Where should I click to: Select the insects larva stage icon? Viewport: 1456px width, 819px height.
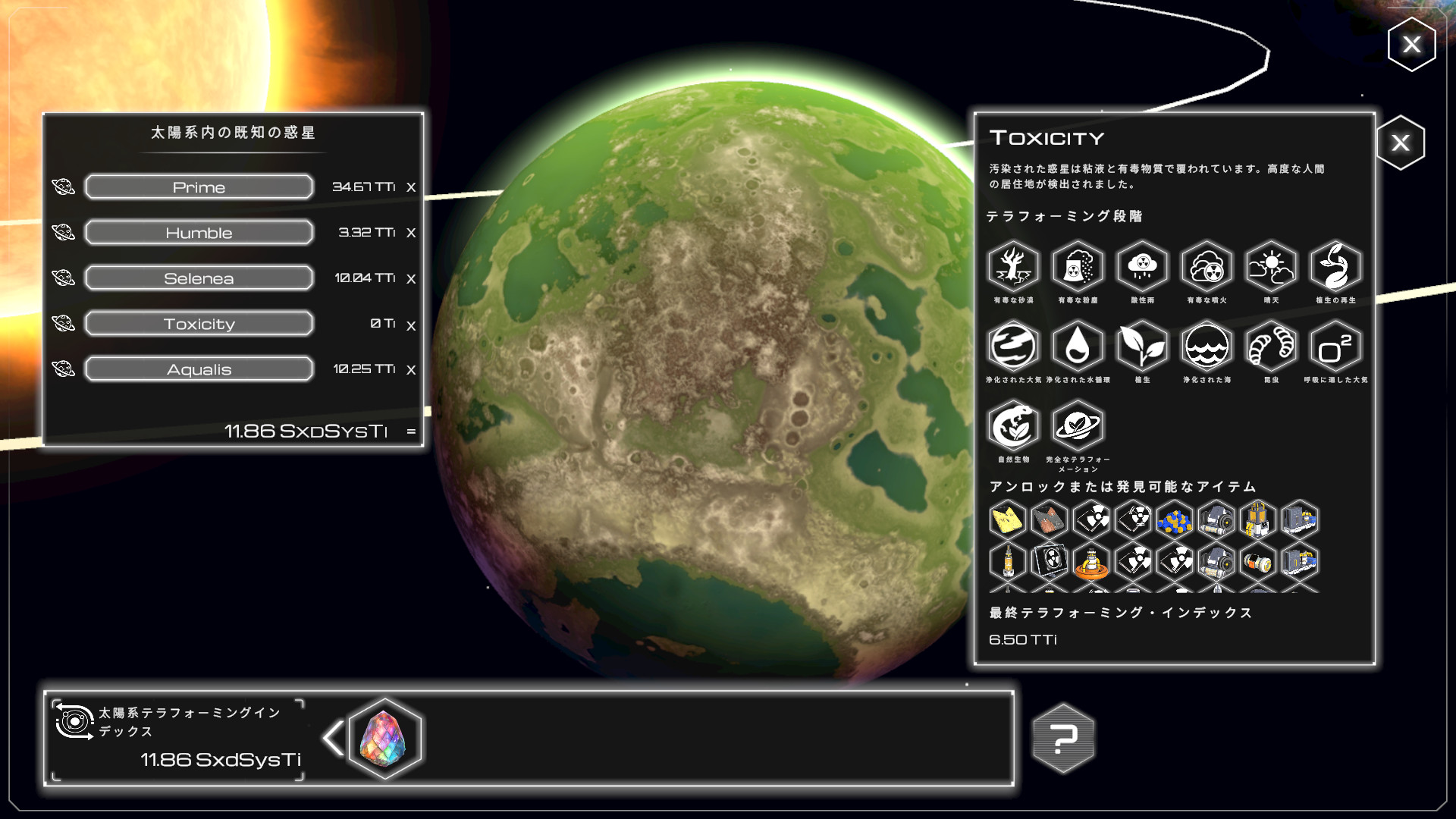(x=1271, y=347)
